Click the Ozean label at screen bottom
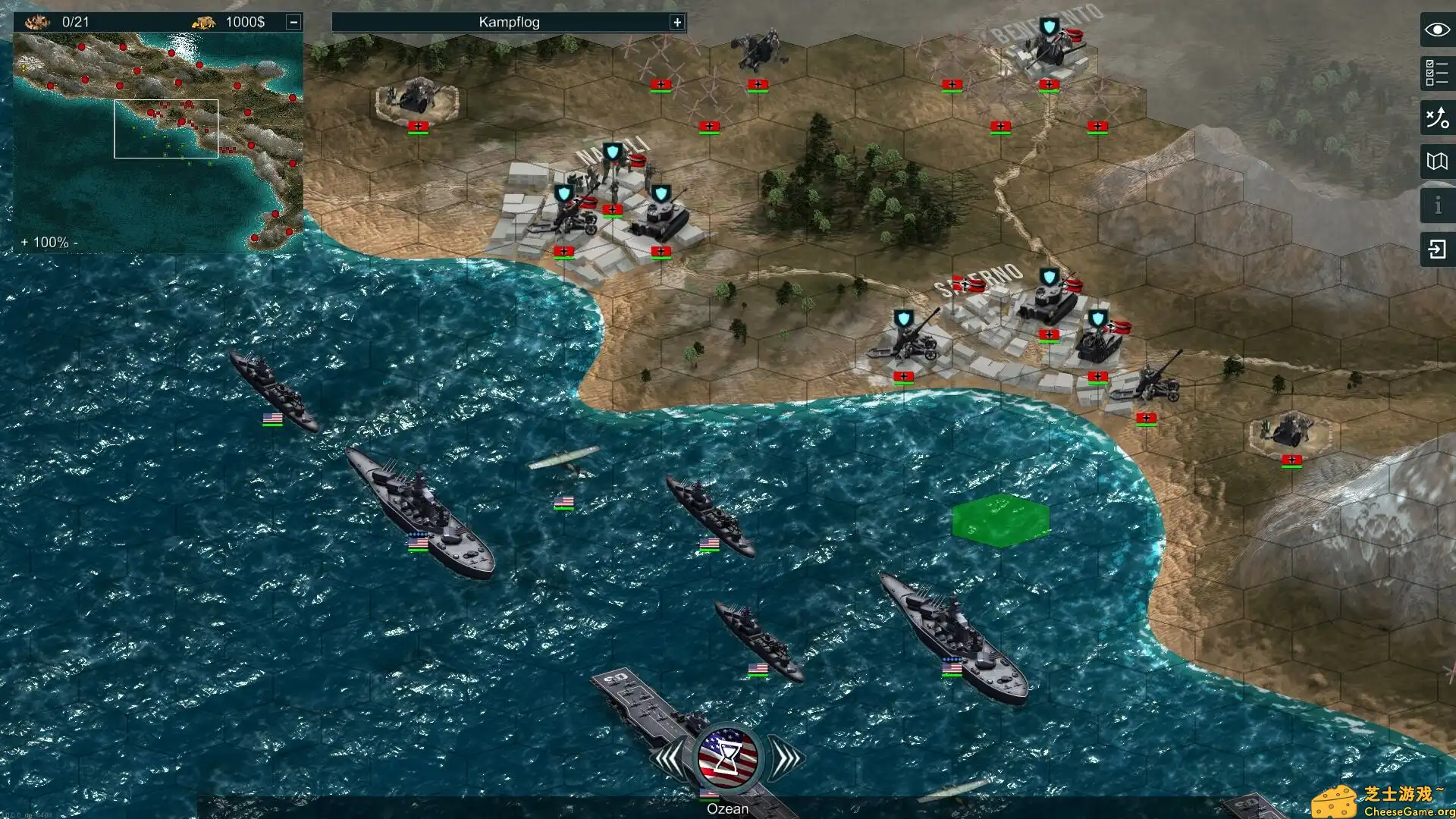 (726, 808)
